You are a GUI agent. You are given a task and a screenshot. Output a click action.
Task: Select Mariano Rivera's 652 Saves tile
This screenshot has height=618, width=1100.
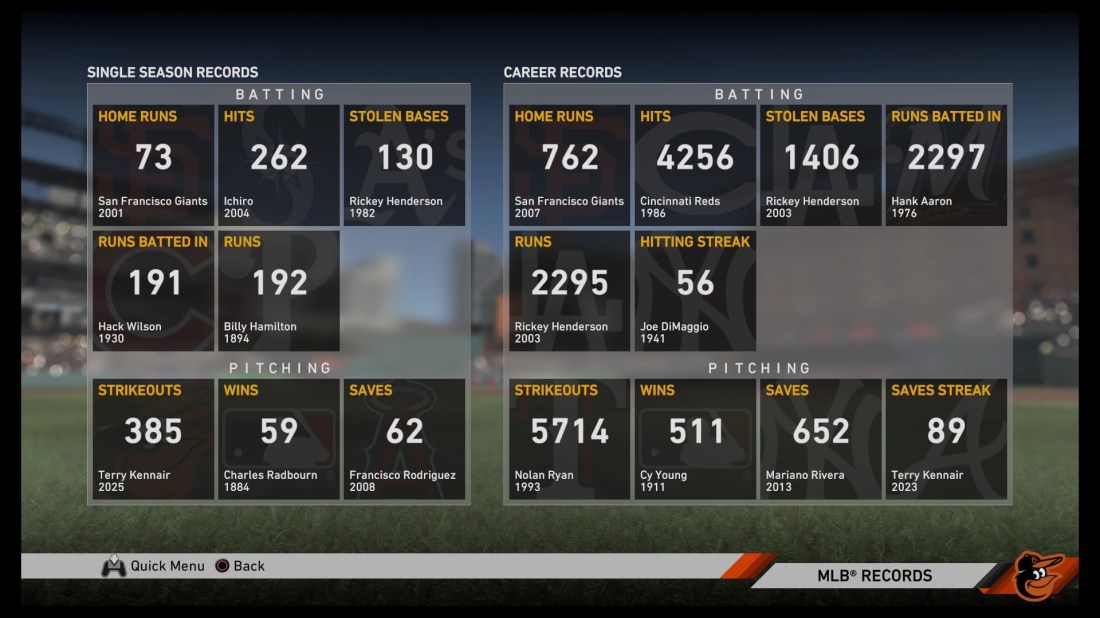click(x=821, y=439)
